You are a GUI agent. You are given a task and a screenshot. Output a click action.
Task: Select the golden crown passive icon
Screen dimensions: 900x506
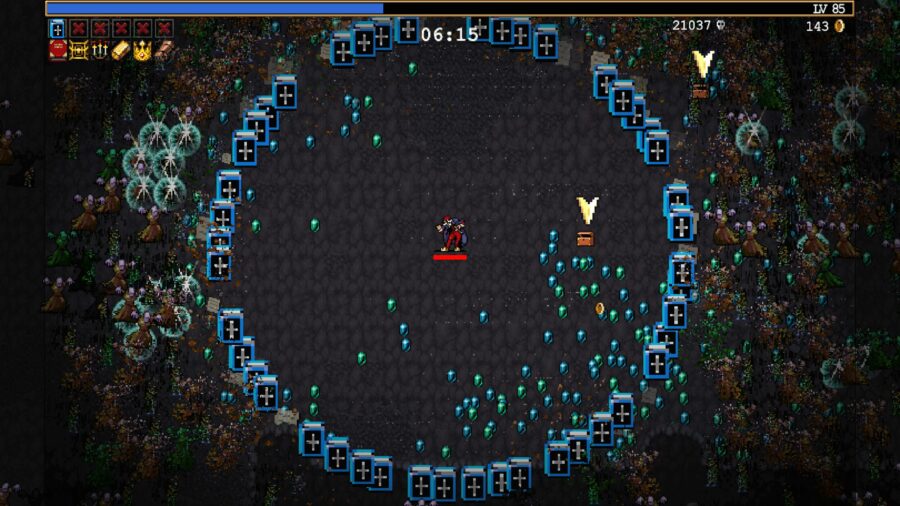(x=142, y=49)
